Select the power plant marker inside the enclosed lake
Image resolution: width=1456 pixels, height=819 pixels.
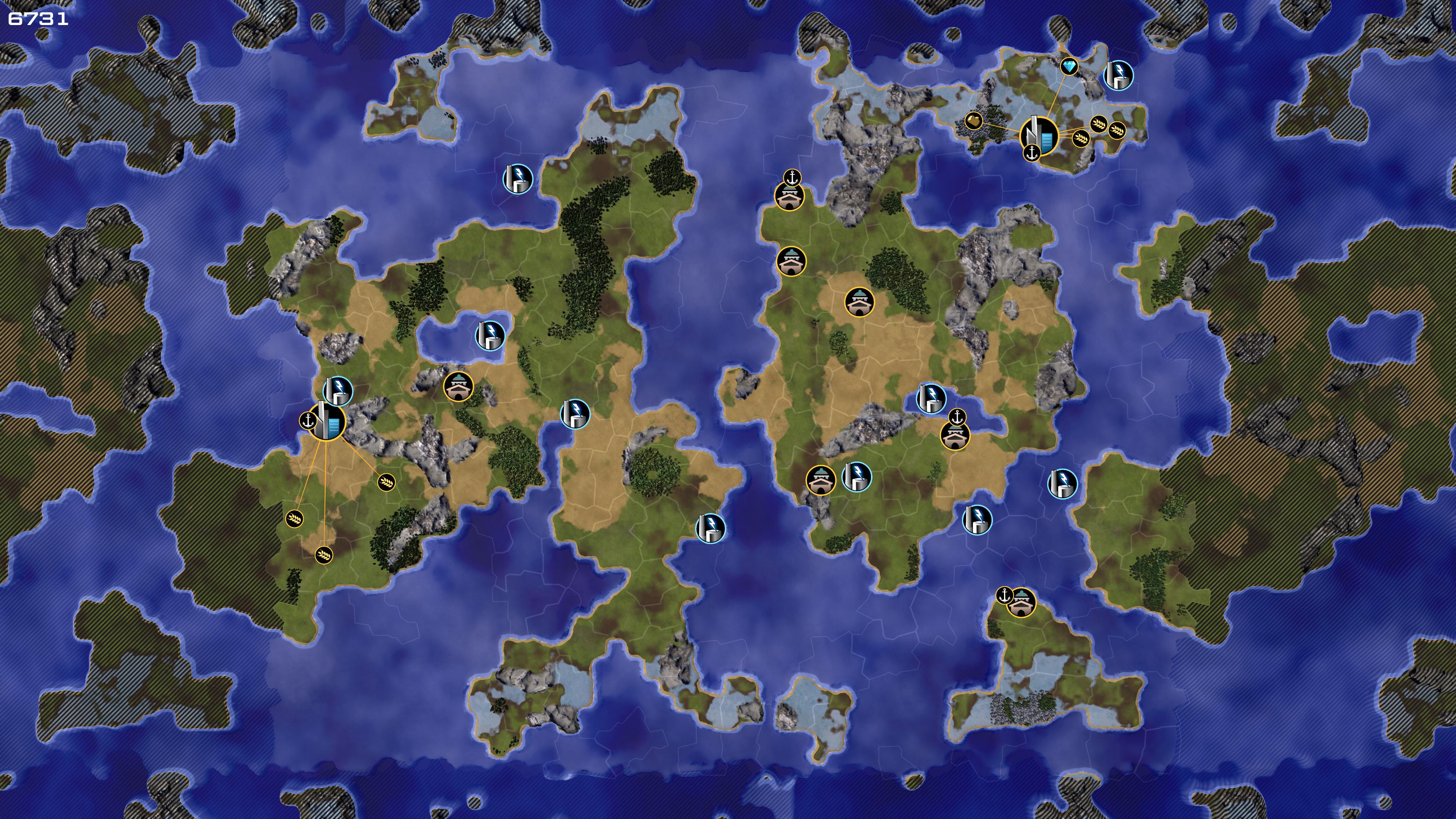(x=490, y=335)
